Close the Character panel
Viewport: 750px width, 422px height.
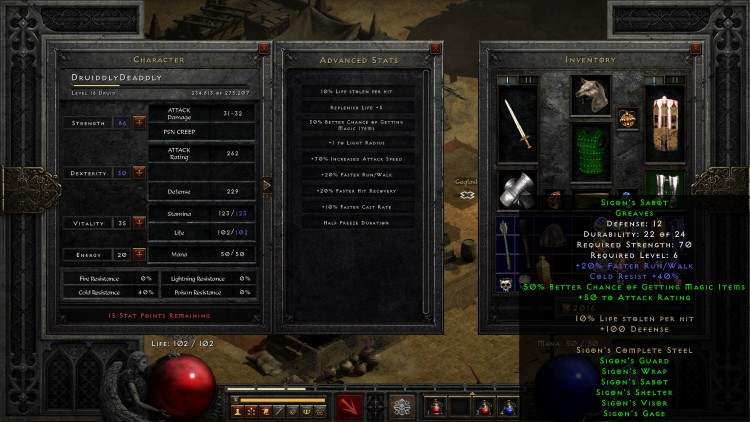263,46
